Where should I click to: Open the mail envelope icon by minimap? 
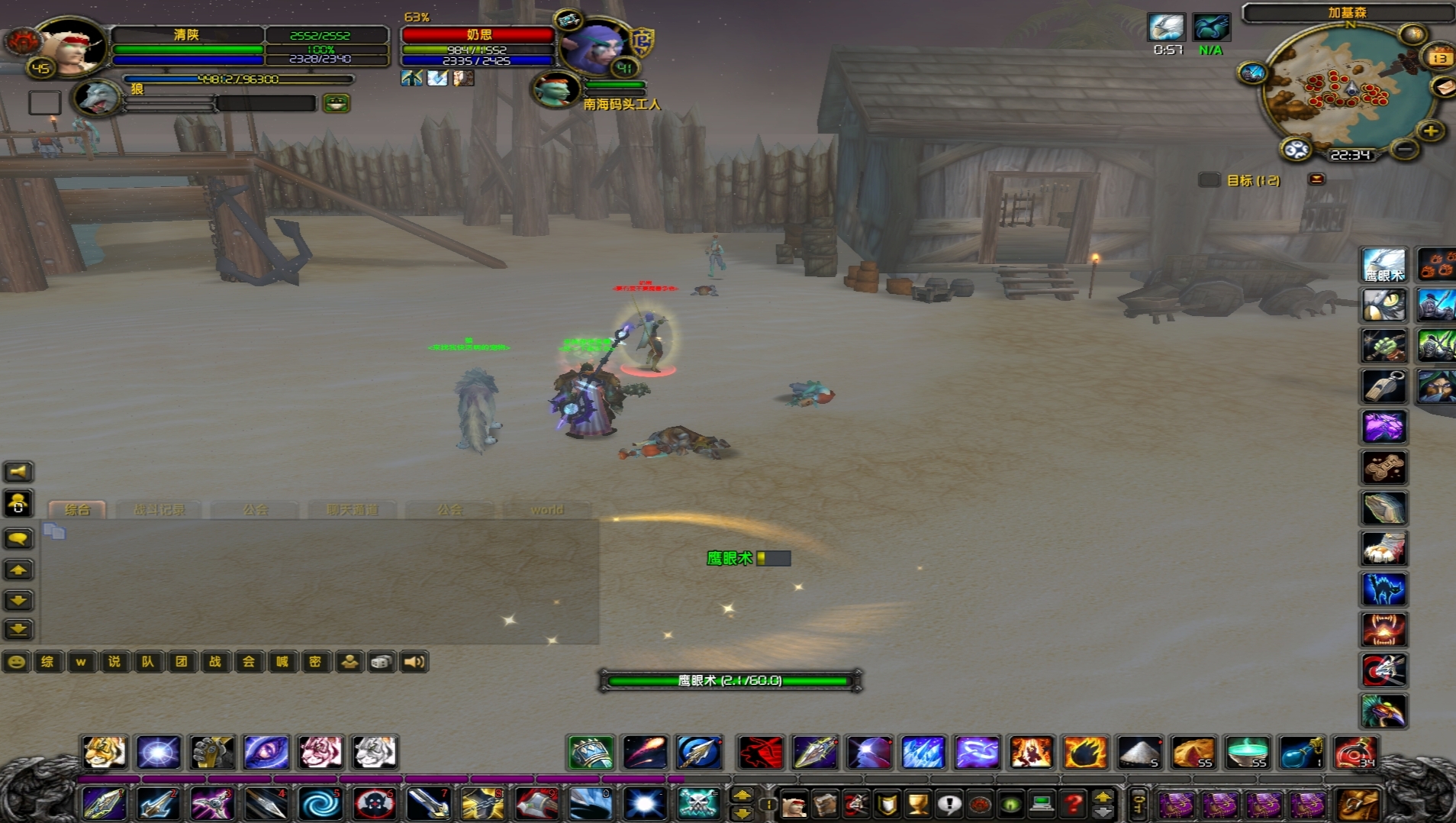coord(1445,88)
